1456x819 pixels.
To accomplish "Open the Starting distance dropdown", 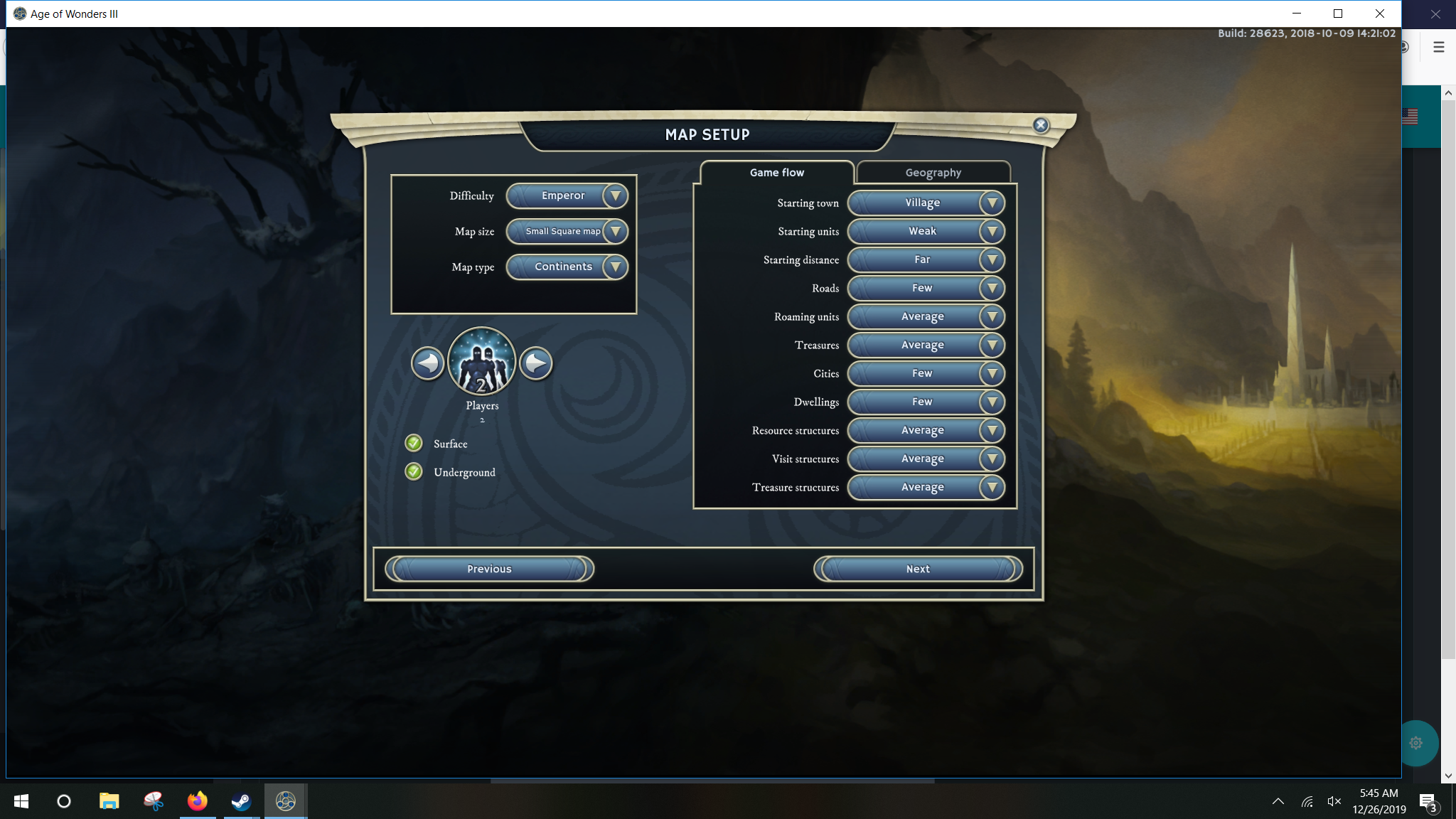I will [x=926, y=259].
